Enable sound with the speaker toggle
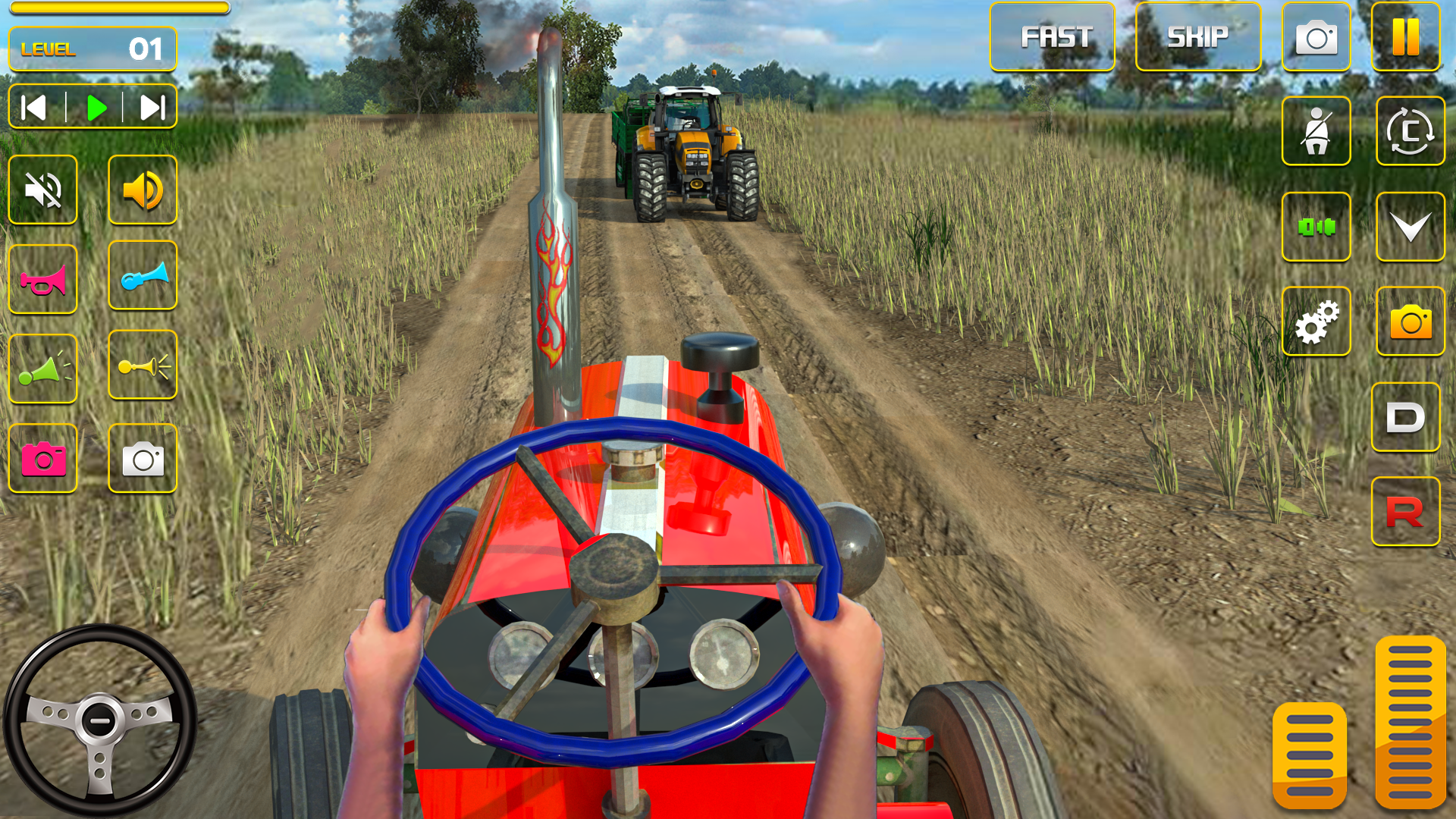 (143, 190)
